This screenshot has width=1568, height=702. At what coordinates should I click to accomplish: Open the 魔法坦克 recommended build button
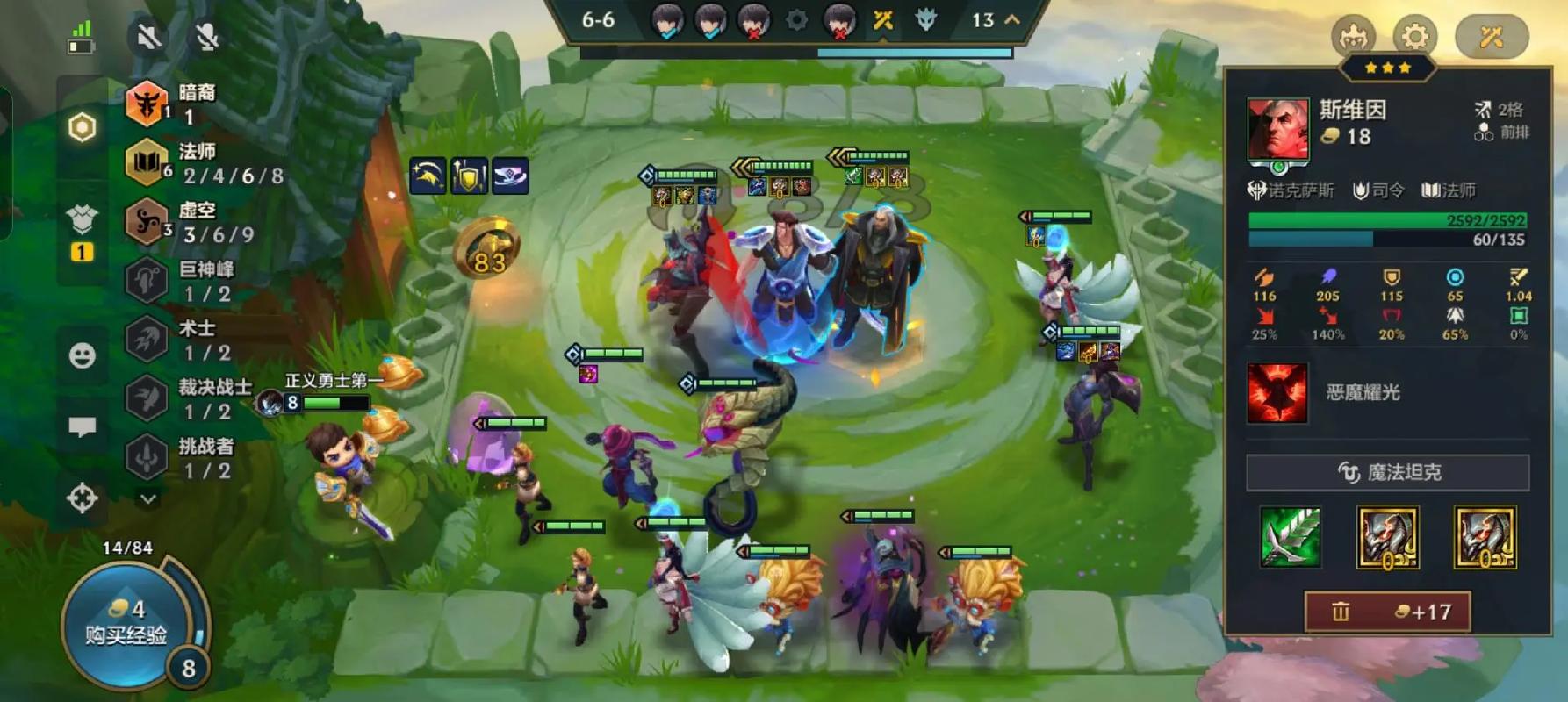pyautogui.click(x=1387, y=472)
